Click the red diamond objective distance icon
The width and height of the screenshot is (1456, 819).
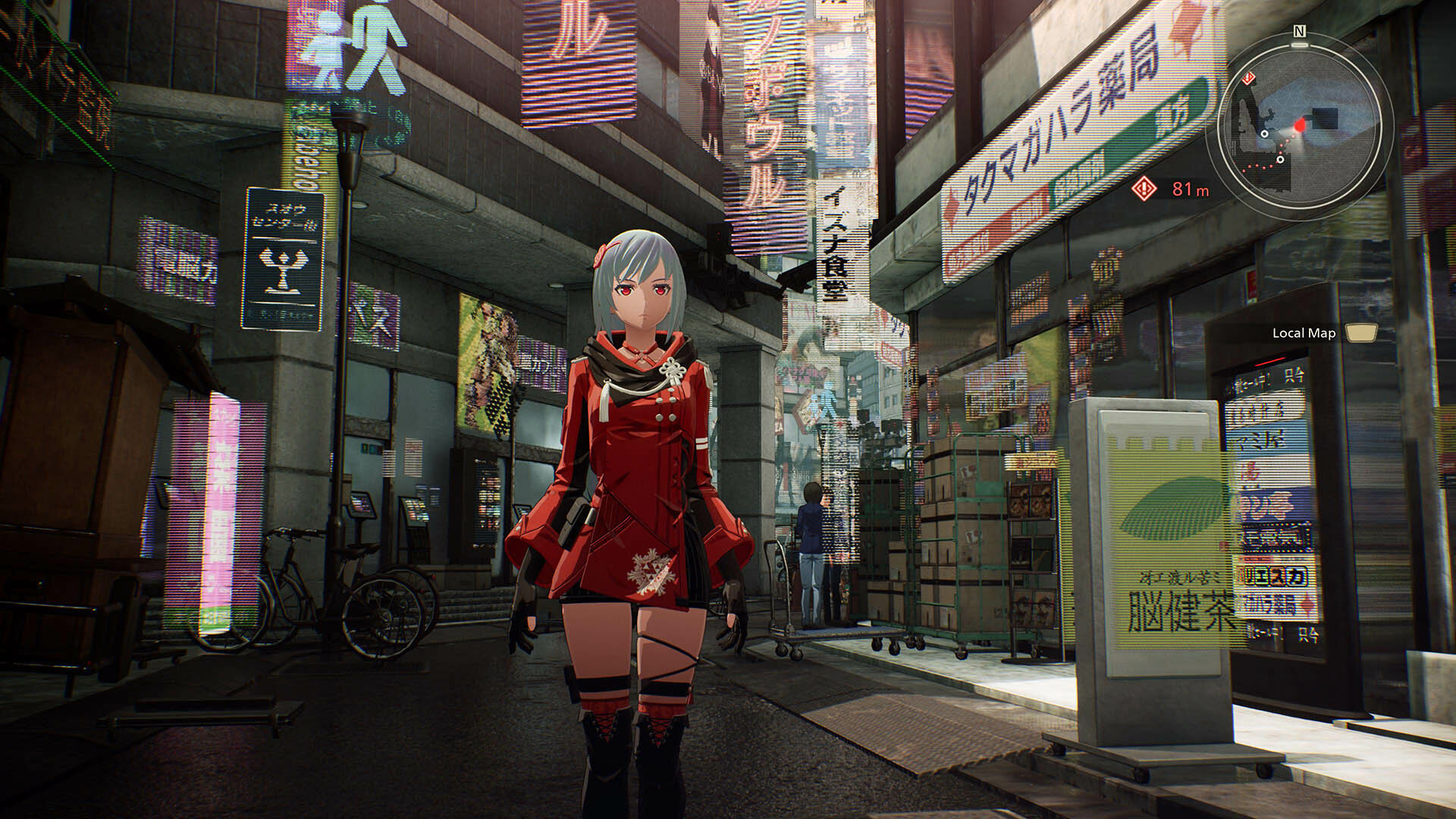(x=1143, y=188)
